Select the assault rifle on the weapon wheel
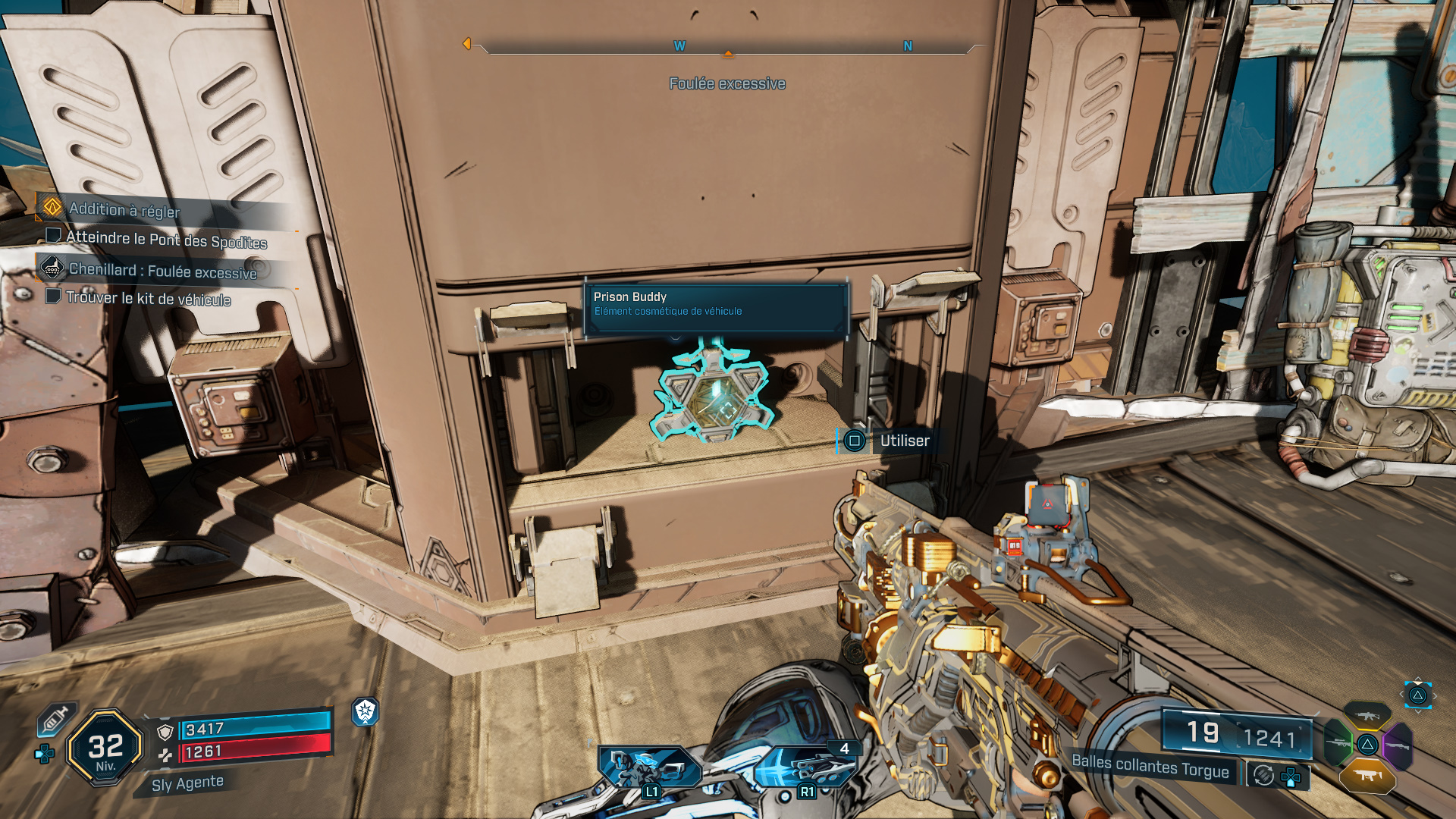 coord(1367,716)
